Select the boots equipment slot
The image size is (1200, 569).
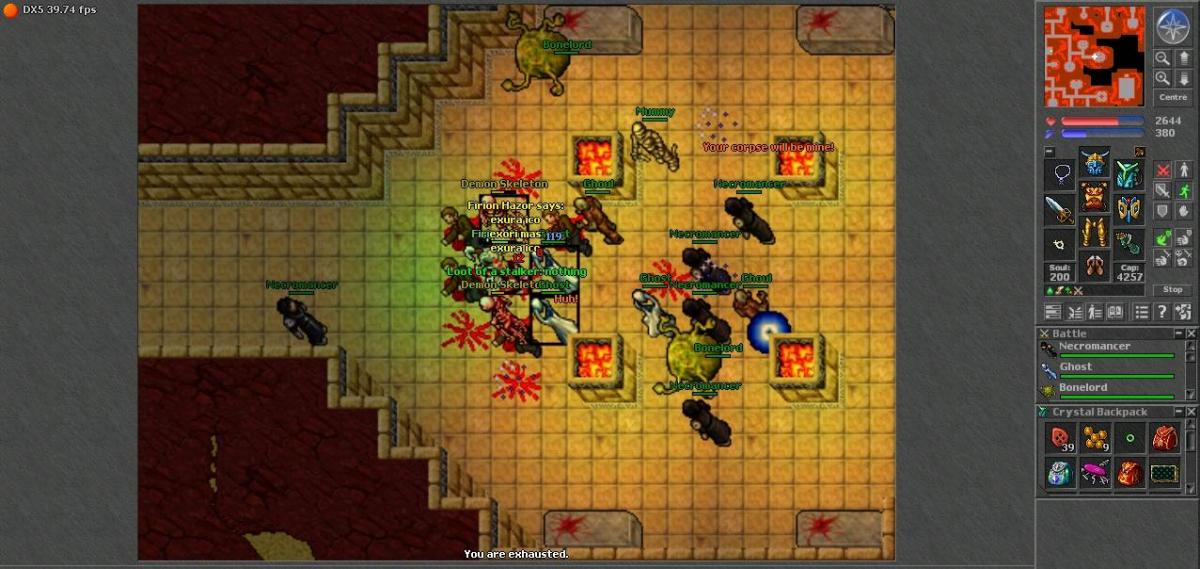(x=1094, y=266)
